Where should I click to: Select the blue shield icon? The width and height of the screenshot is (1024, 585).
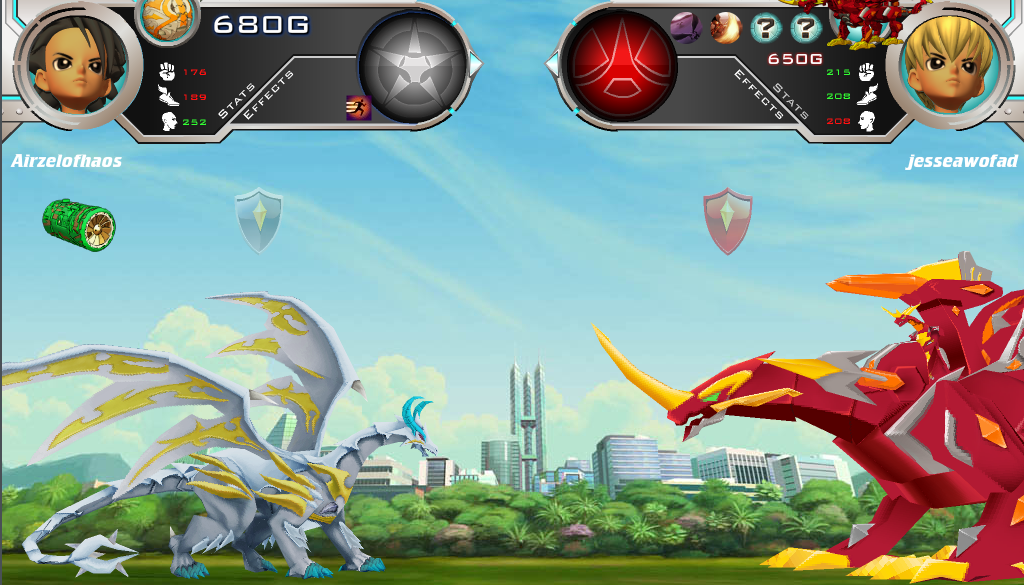pos(259,221)
